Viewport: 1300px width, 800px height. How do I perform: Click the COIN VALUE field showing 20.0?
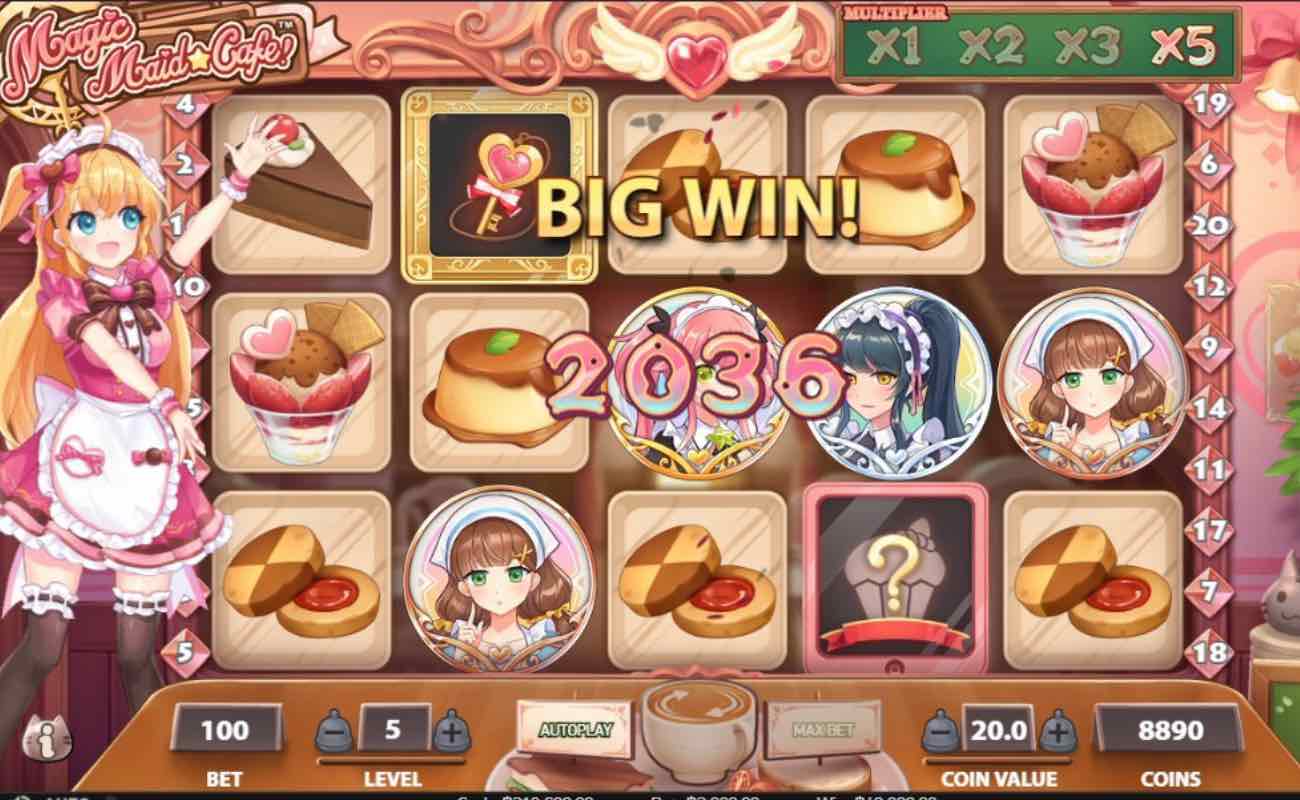[x=998, y=730]
